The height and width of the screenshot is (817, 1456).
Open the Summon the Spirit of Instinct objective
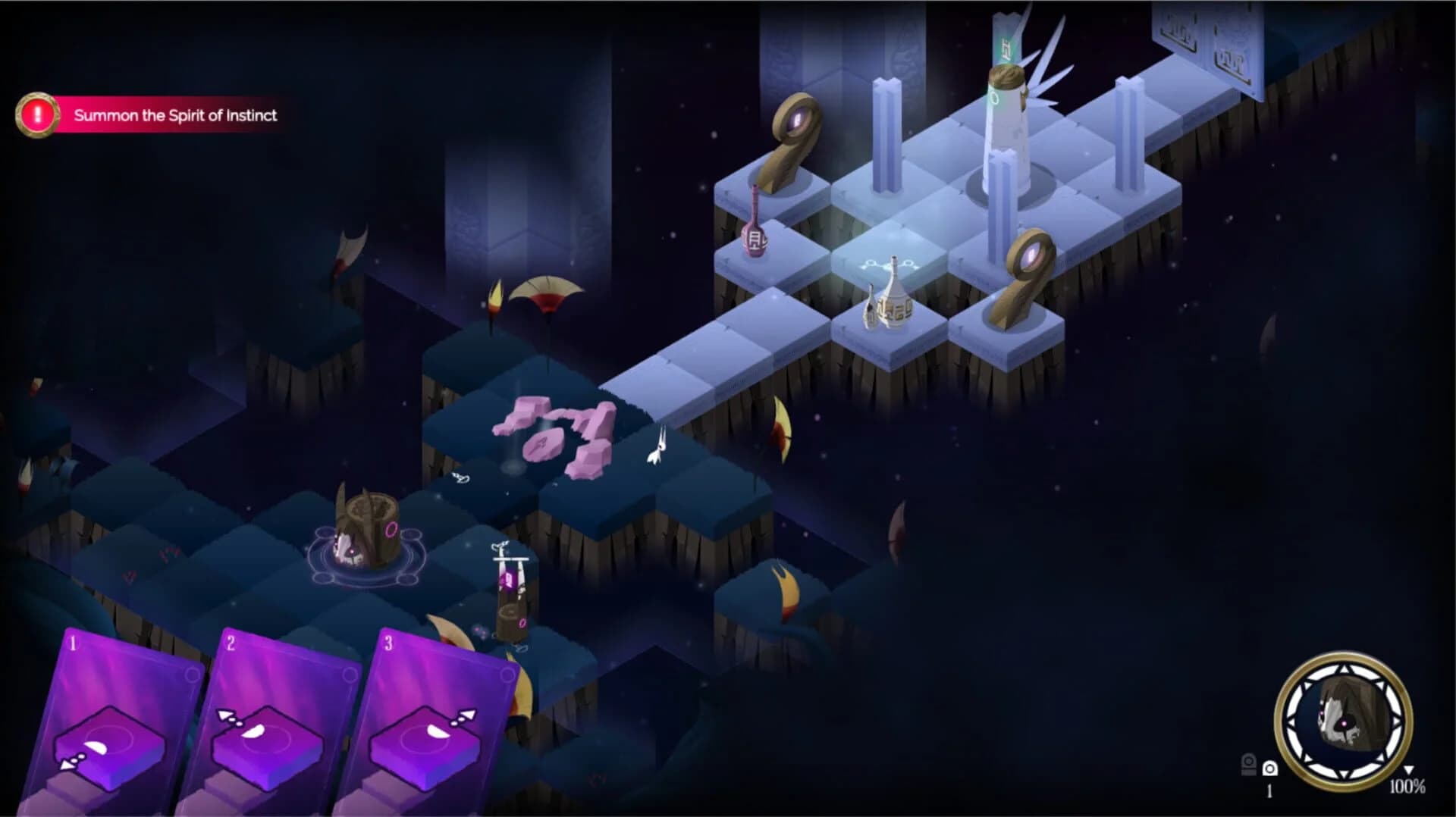coord(177,116)
